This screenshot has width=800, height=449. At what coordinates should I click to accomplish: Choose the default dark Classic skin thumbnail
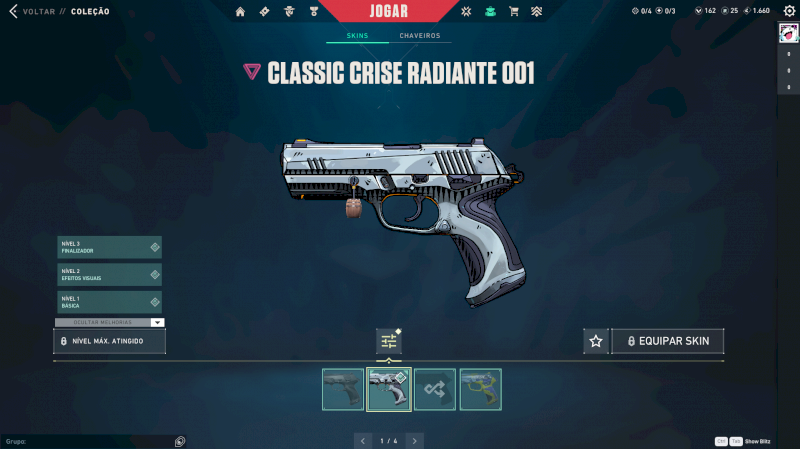tap(343, 389)
